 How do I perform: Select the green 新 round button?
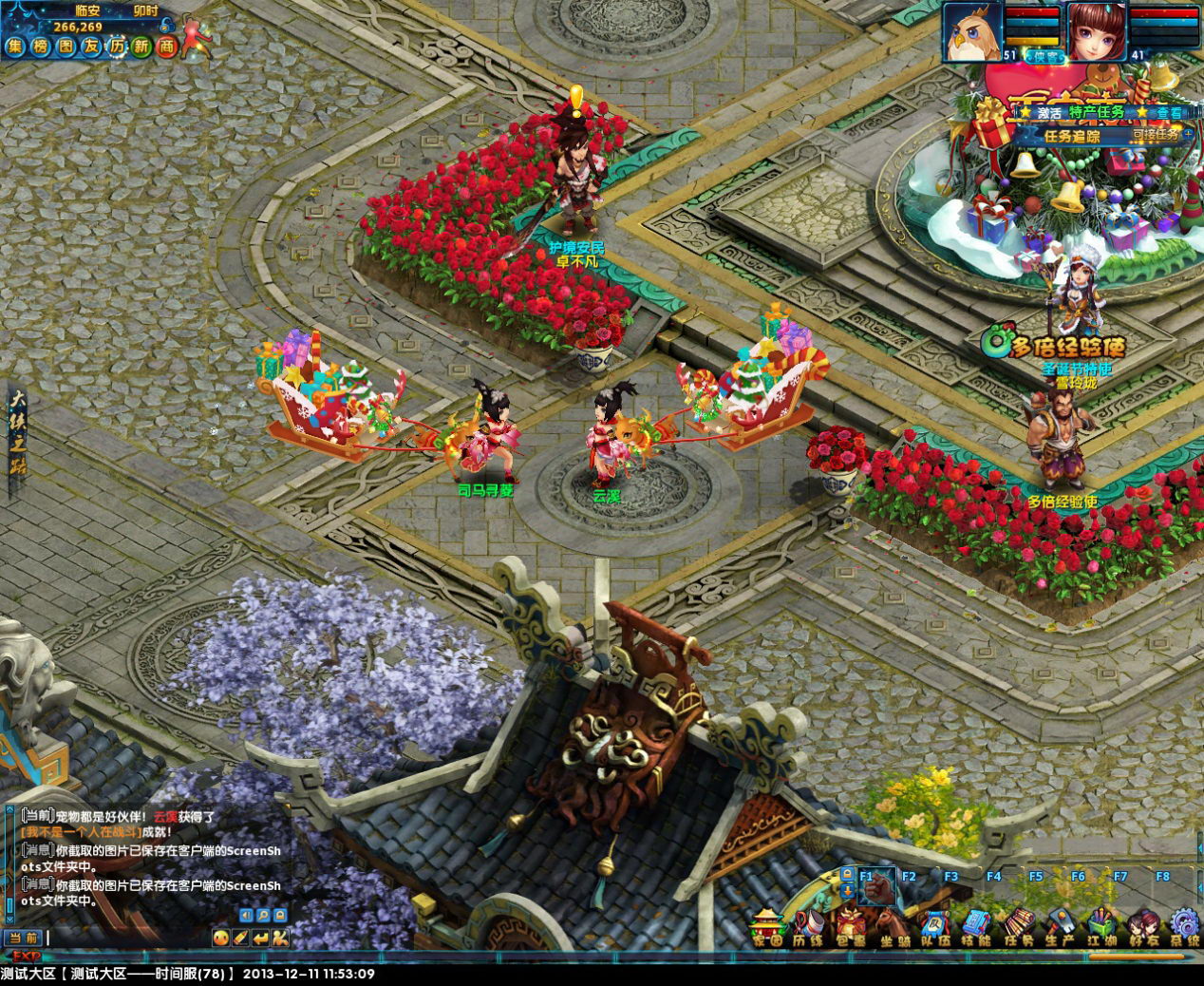[x=141, y=47]
